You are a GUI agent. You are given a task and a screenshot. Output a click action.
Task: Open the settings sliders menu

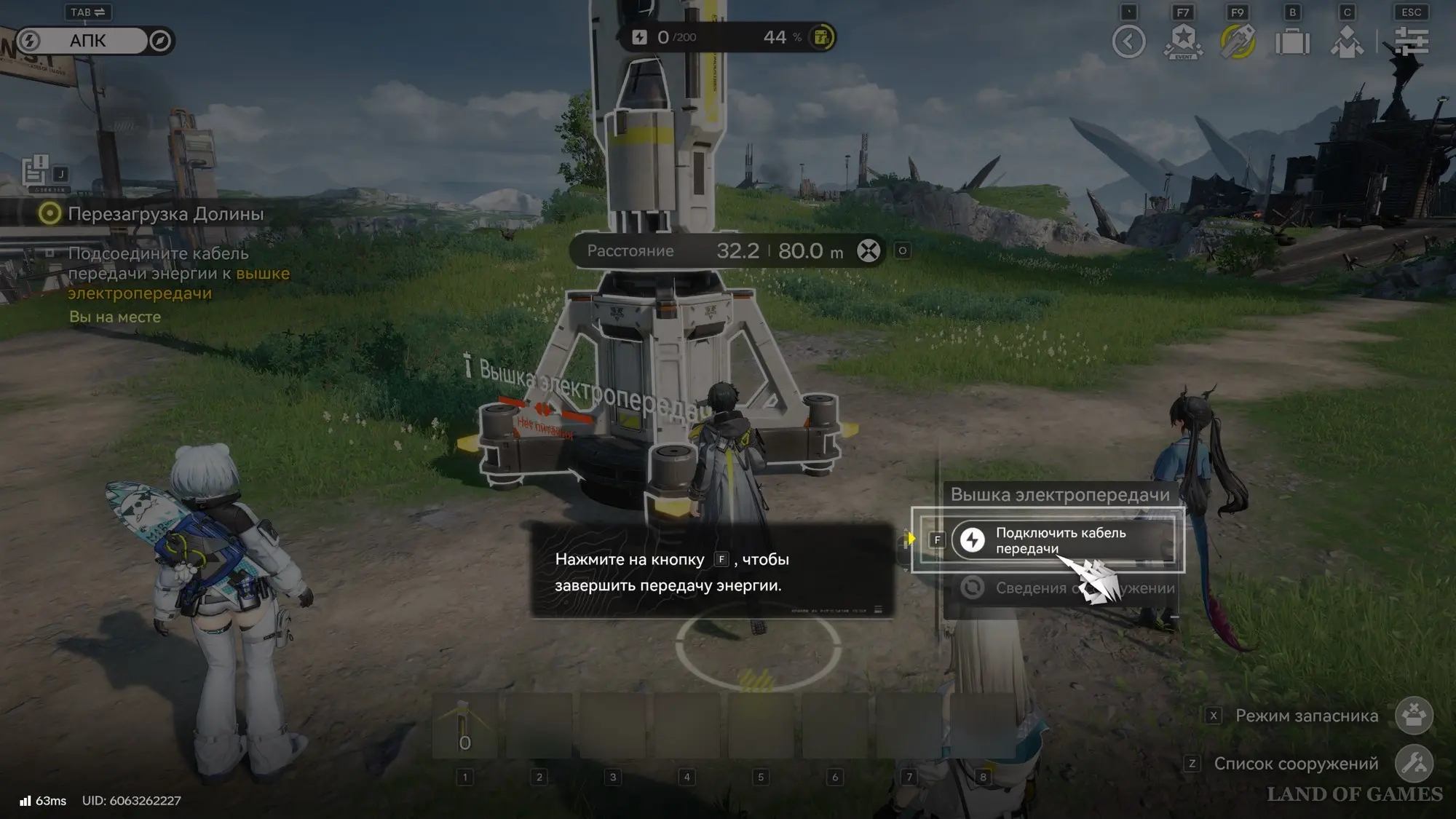point(1411,41)
